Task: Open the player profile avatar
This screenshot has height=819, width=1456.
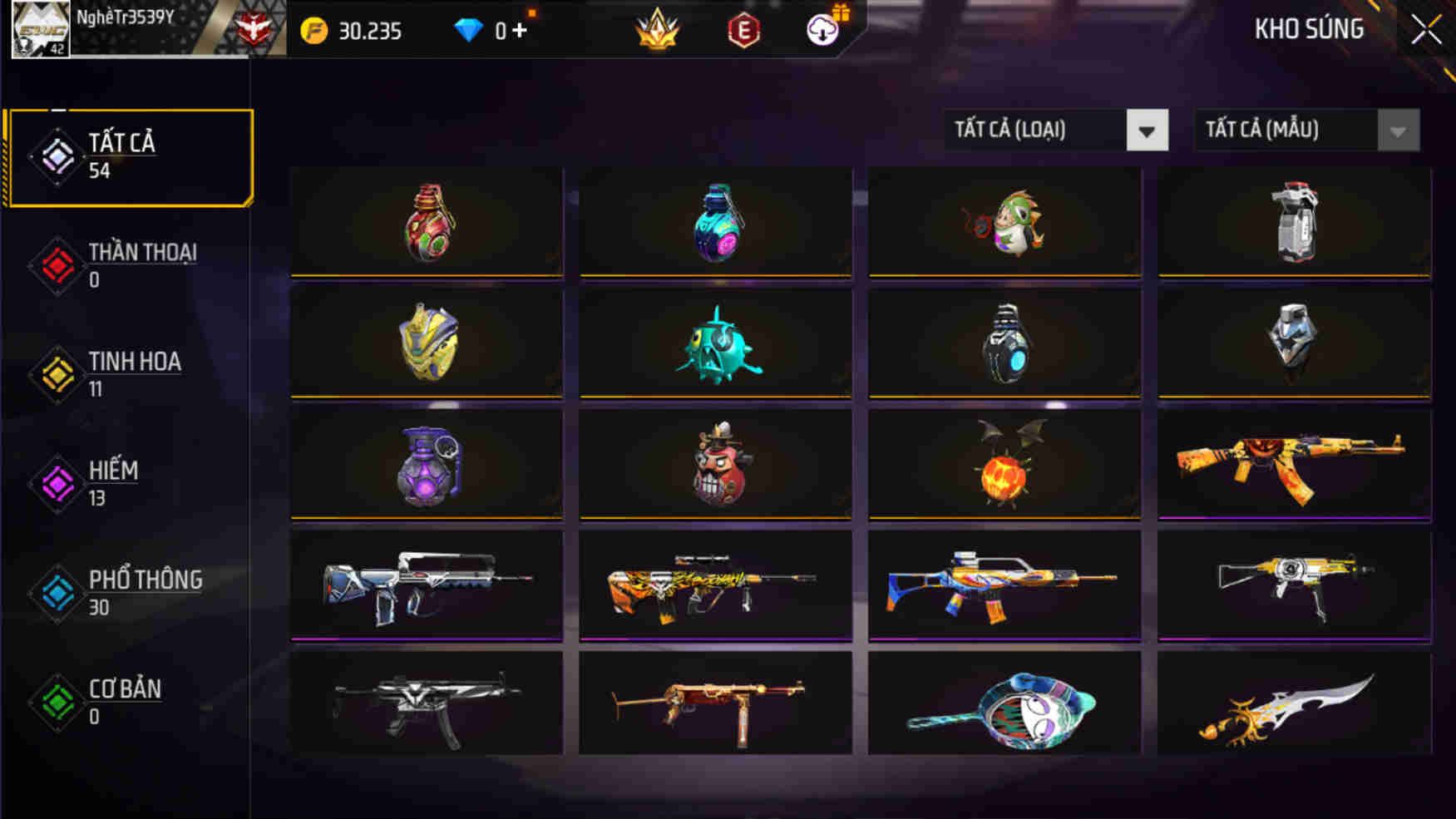Action: (40, 29)
